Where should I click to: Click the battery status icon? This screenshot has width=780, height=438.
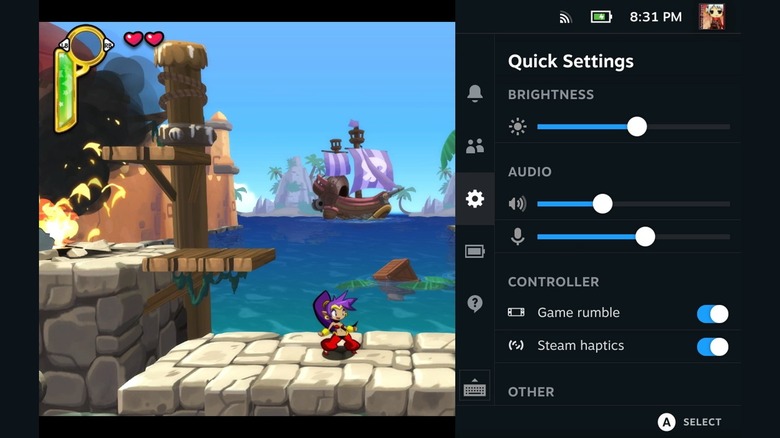[600, 17]
